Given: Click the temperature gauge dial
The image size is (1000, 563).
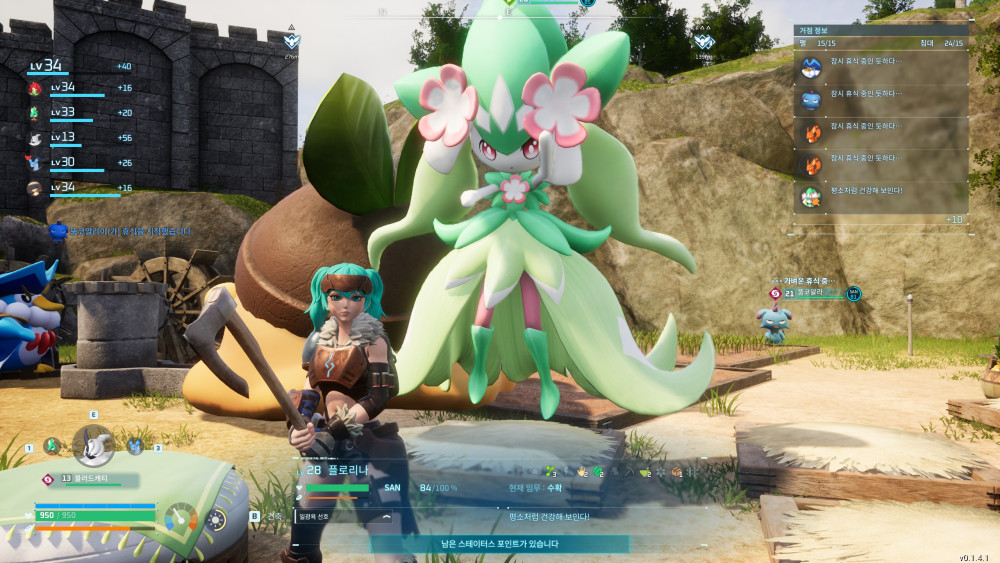Looking at the screenshot, I should (181, 517).
